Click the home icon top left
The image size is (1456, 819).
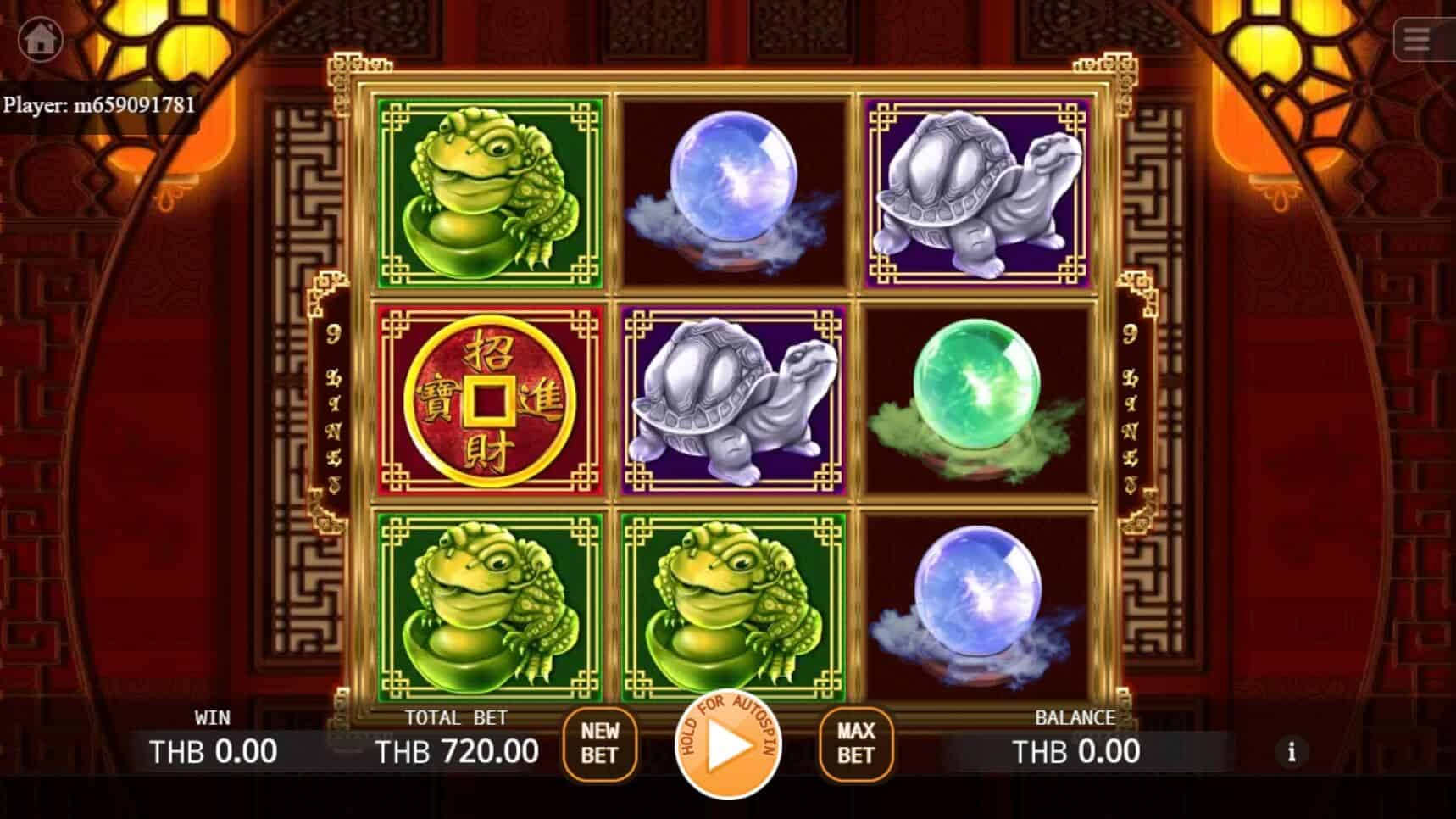tap(39, 37)
